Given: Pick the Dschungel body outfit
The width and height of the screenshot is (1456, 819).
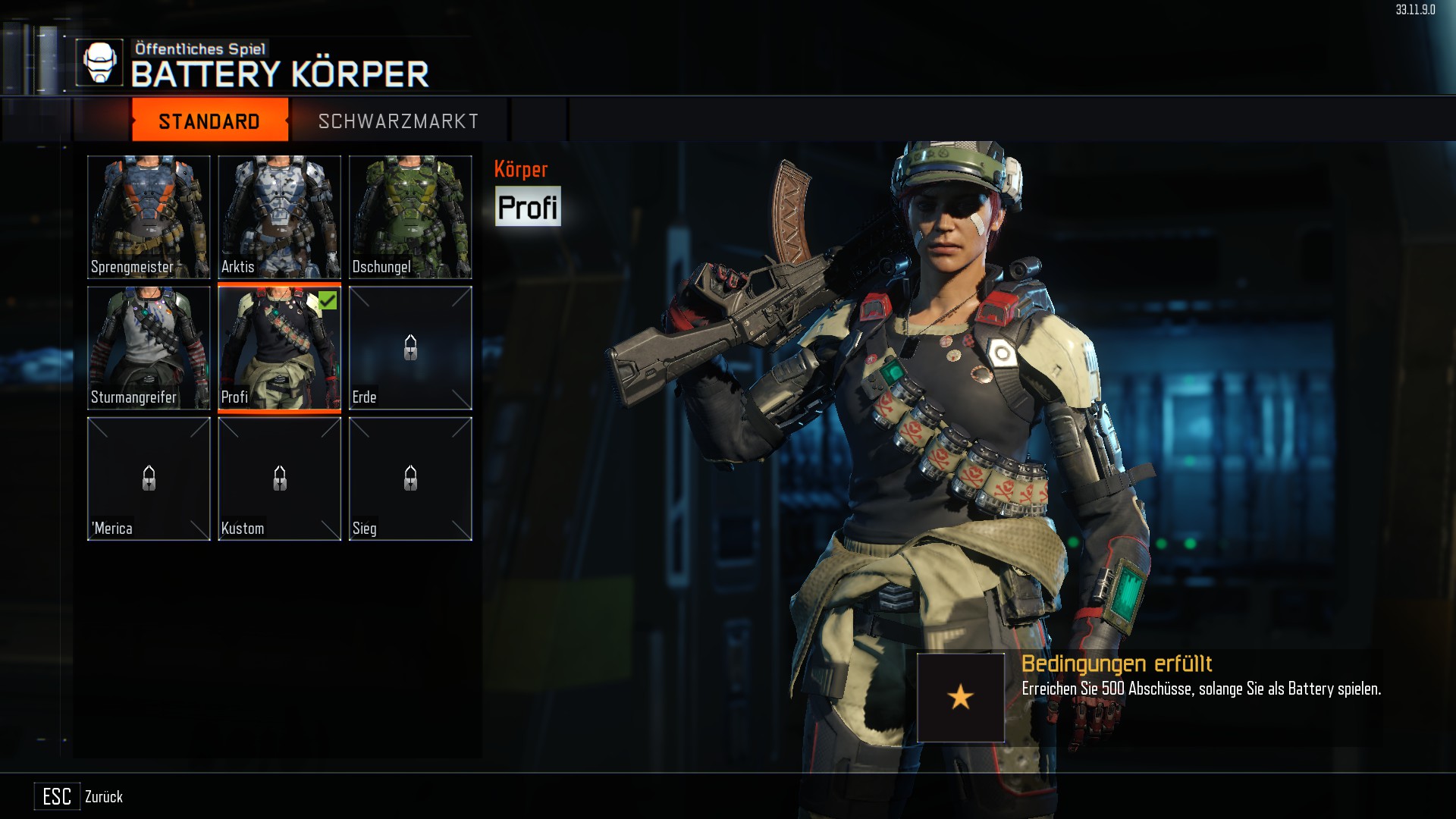Looking at the screenshot, I should pos(410,217).
